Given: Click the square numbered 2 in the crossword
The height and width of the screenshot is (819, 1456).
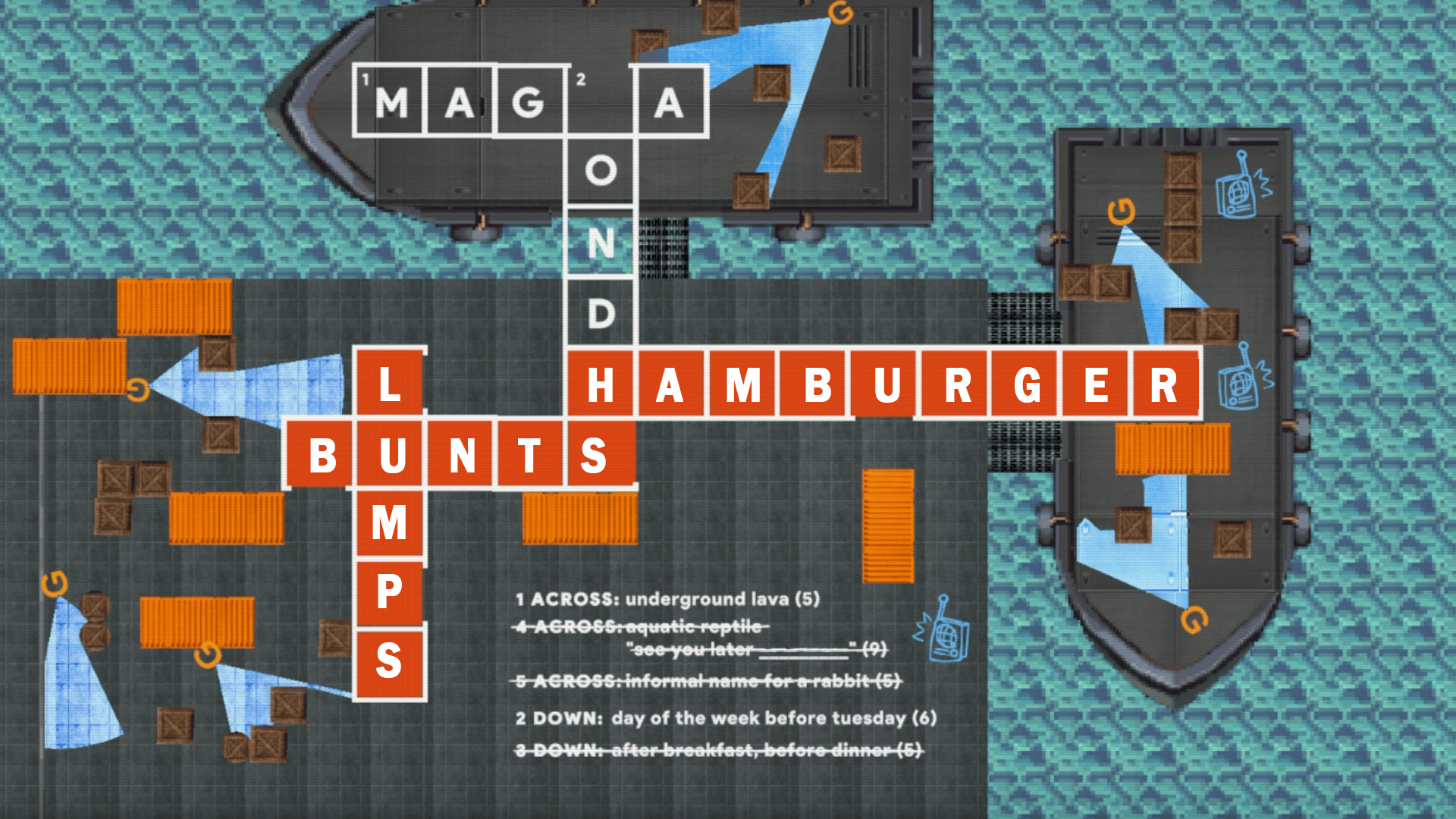Looking at the screenshot, I should (x=581, y=80).
